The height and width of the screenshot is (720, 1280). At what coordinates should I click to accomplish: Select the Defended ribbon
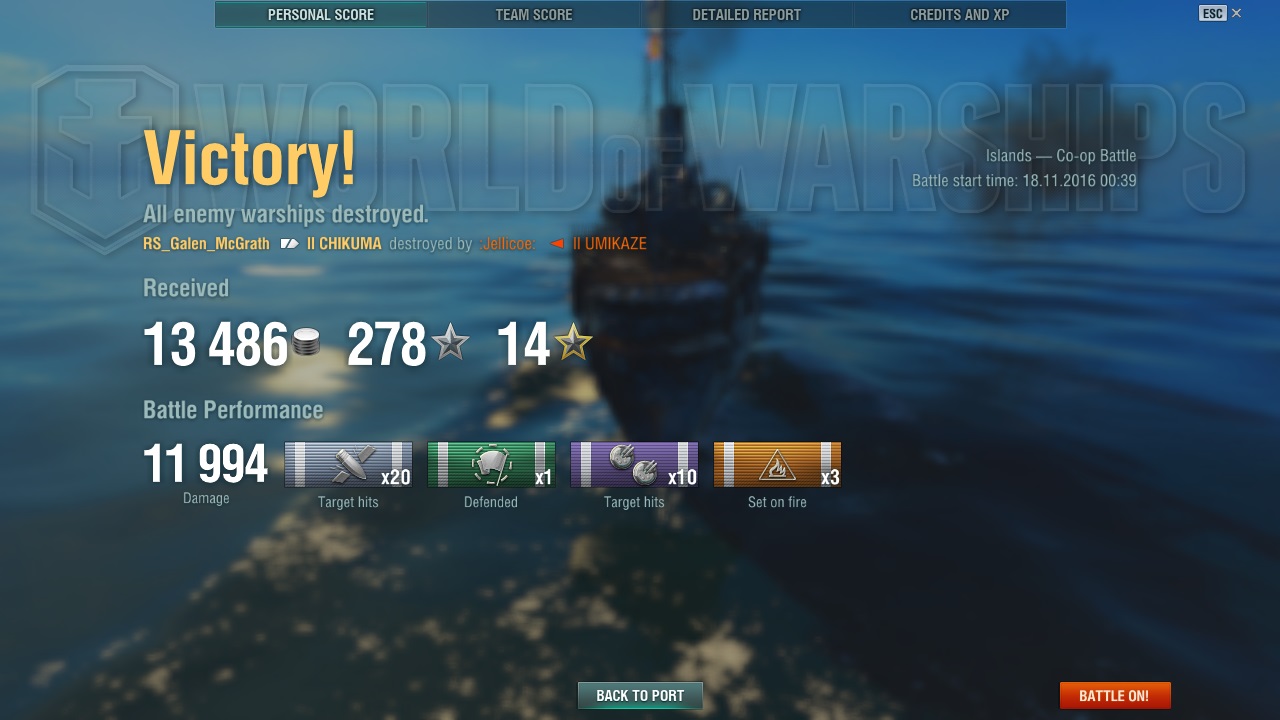coord(491,465)
